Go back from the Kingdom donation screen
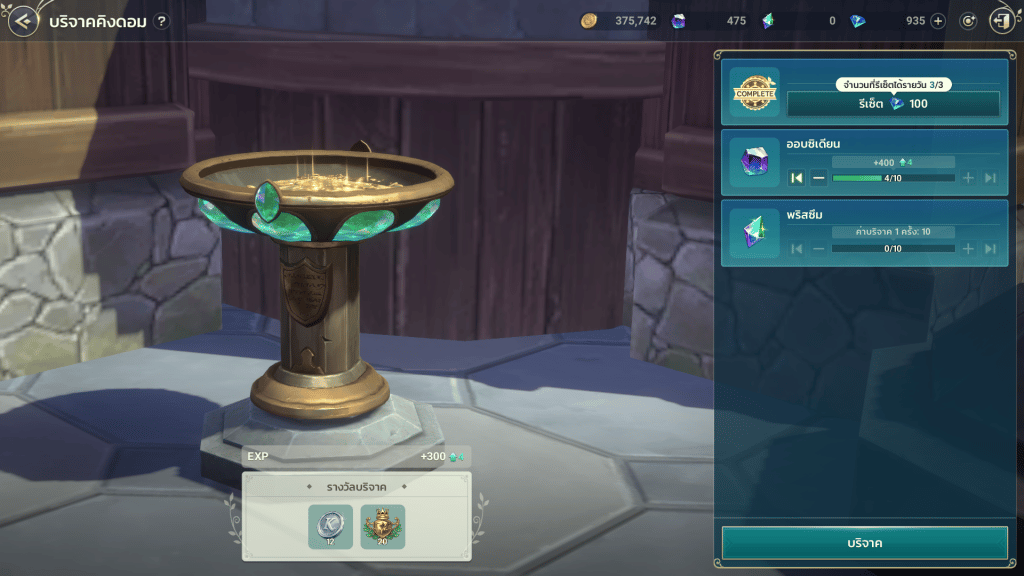Screen dimensions: 1024x576 (23, 21)
